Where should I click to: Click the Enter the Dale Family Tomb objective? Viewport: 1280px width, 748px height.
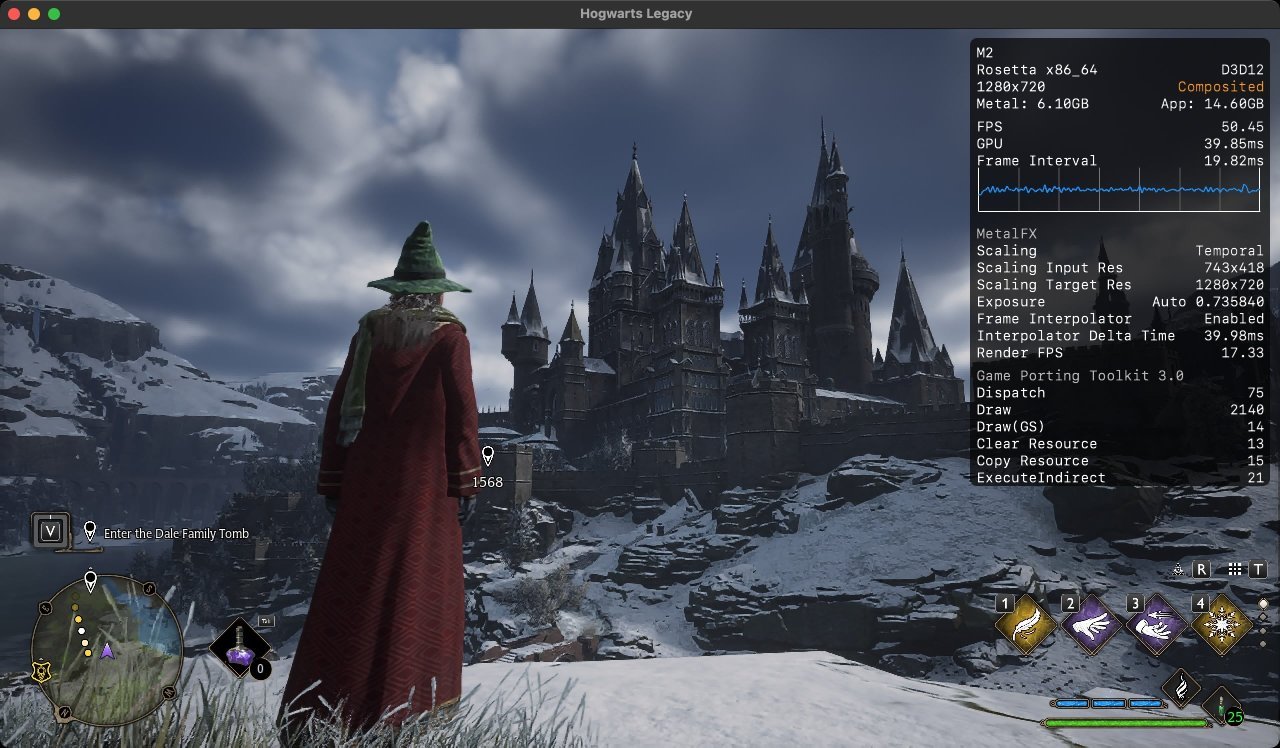pyautogui.click(x=176, y=533)
